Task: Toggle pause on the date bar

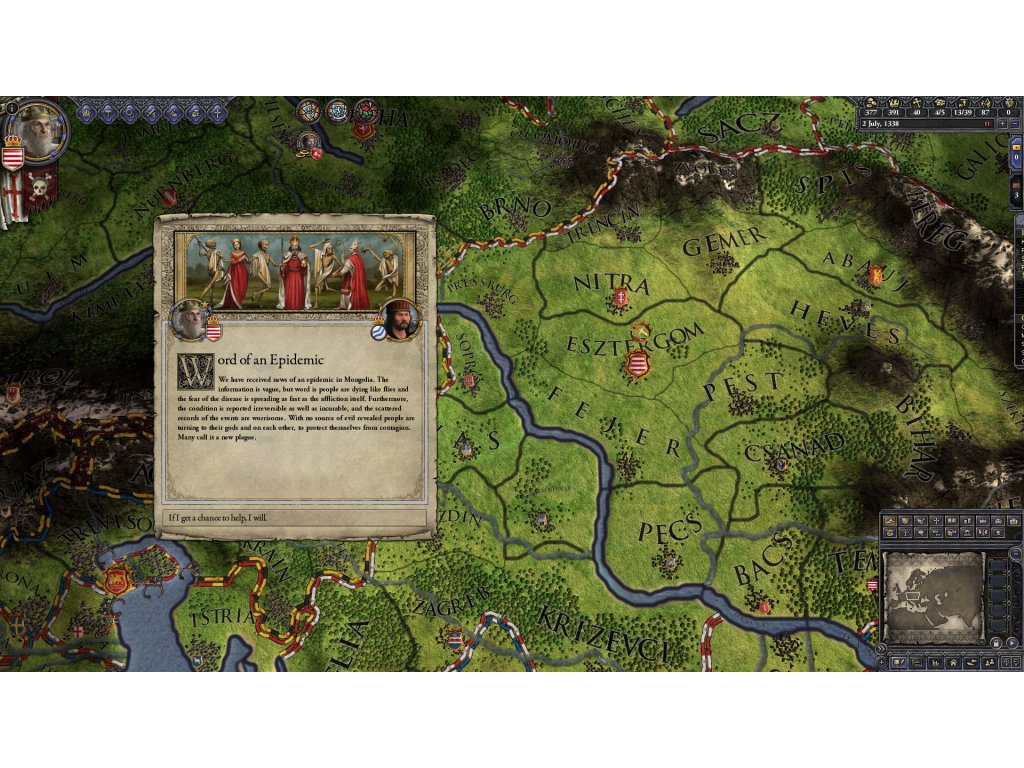Action: pyautogui.click(x=987, y=124)
